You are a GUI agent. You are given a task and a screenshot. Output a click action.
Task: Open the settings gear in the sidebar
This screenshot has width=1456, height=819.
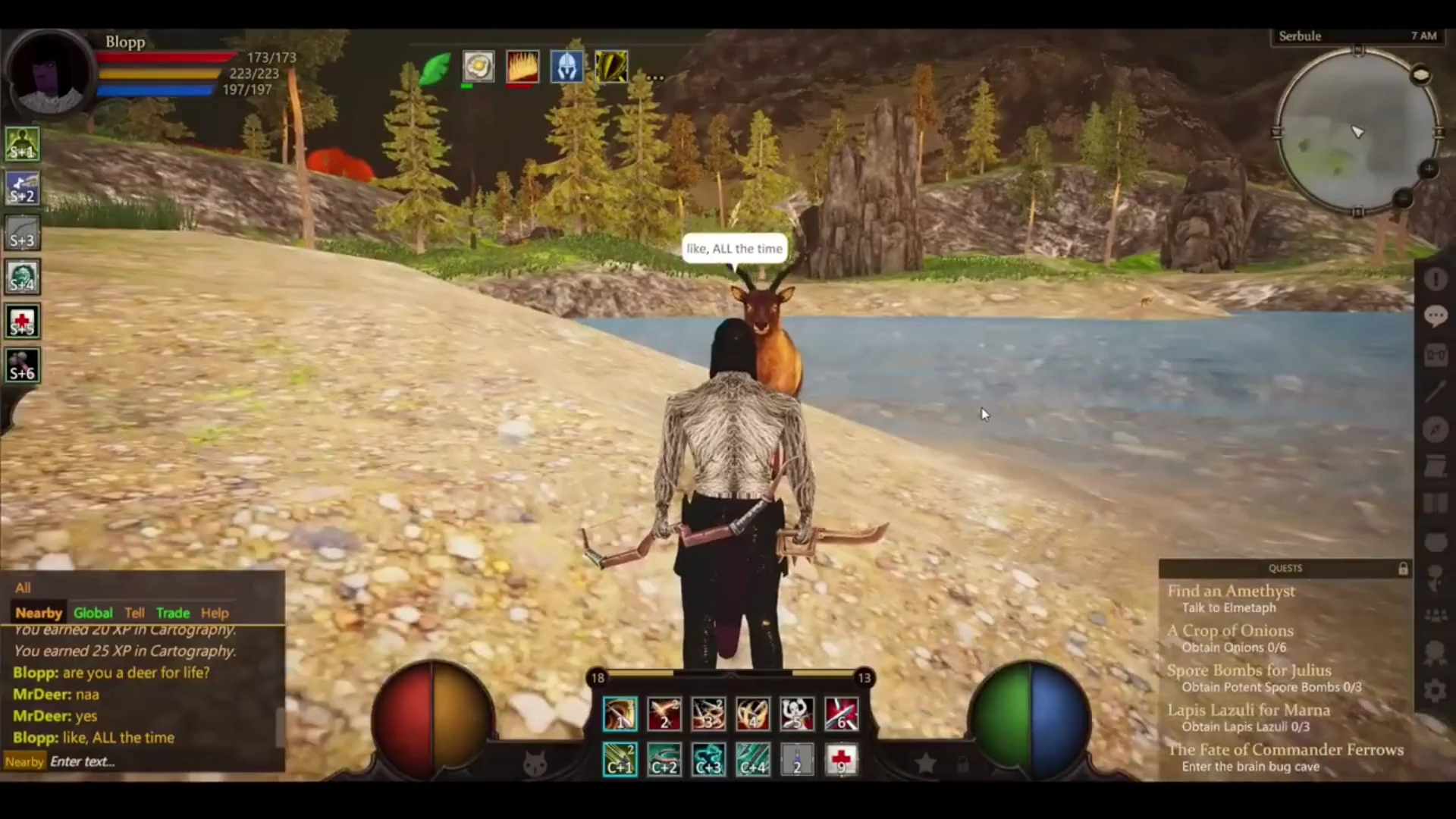pos(1435,691)
